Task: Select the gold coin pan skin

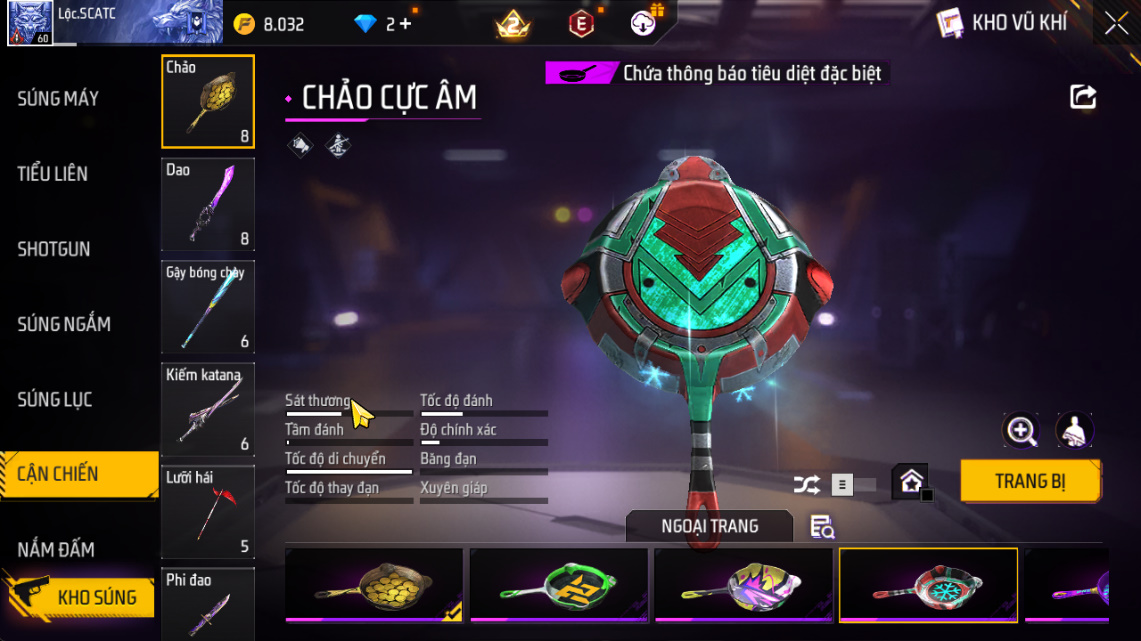Action: pyautogui.click(x=374, y=585)
